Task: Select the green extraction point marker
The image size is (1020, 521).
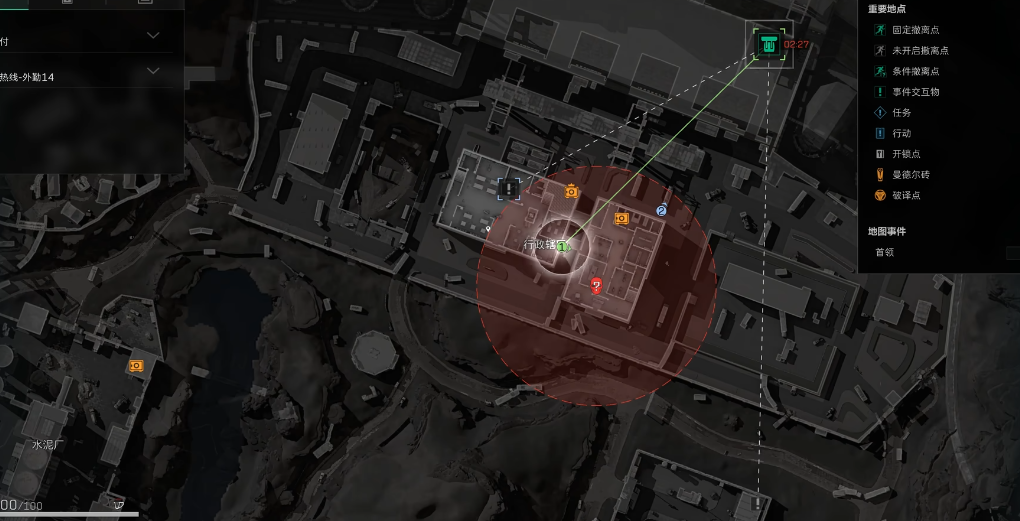Action: tap(768, 43)
